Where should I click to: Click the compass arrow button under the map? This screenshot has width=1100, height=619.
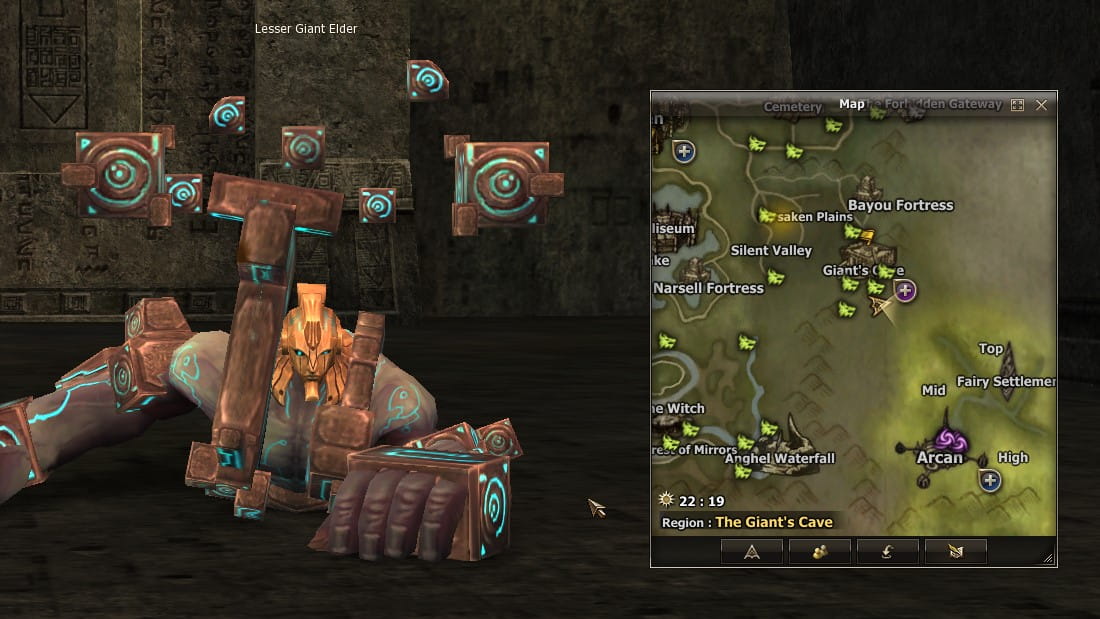pos(751,551)
